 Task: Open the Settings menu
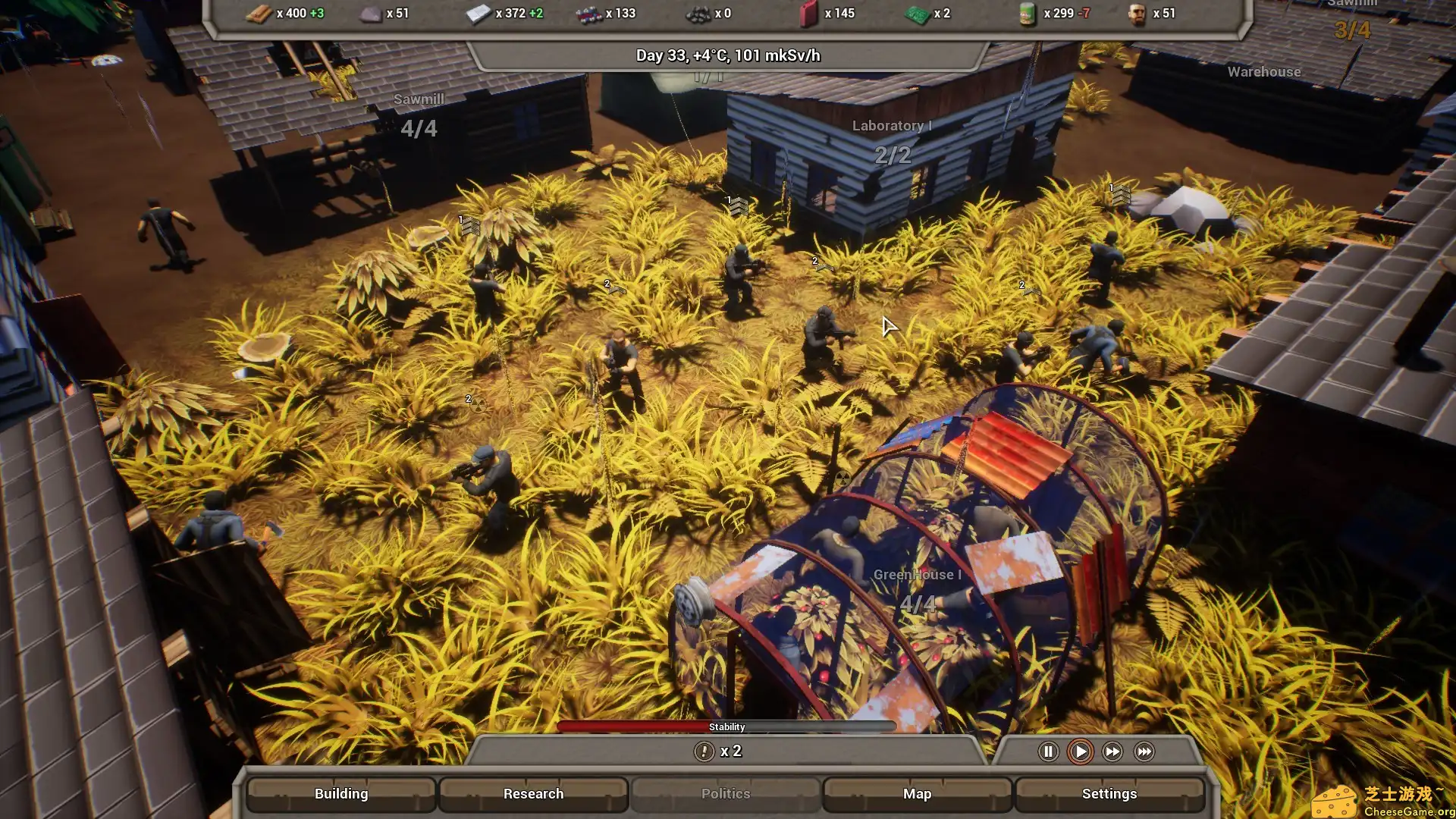click(1109, 793)
